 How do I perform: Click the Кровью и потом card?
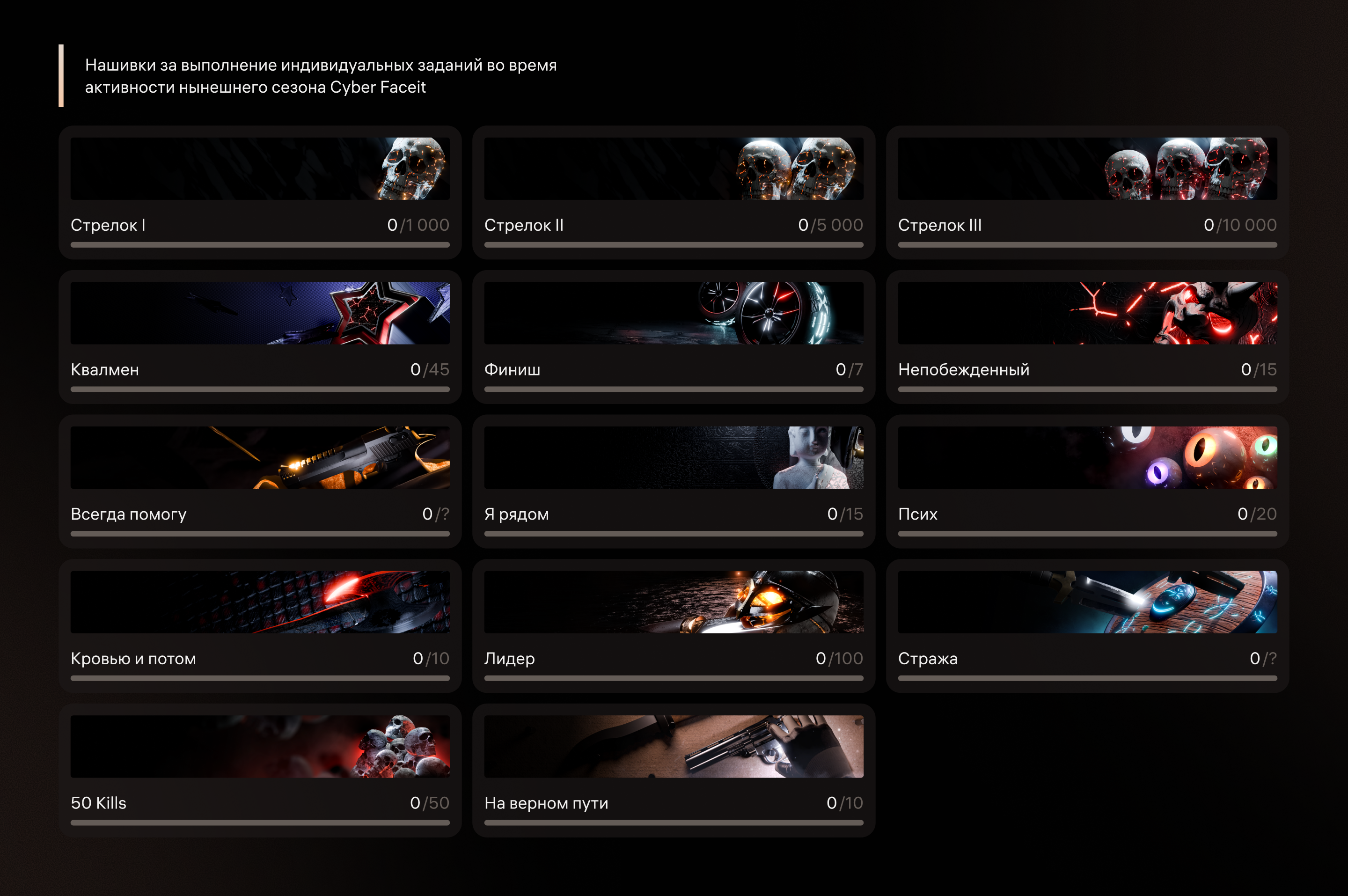[x=260, y=626]
